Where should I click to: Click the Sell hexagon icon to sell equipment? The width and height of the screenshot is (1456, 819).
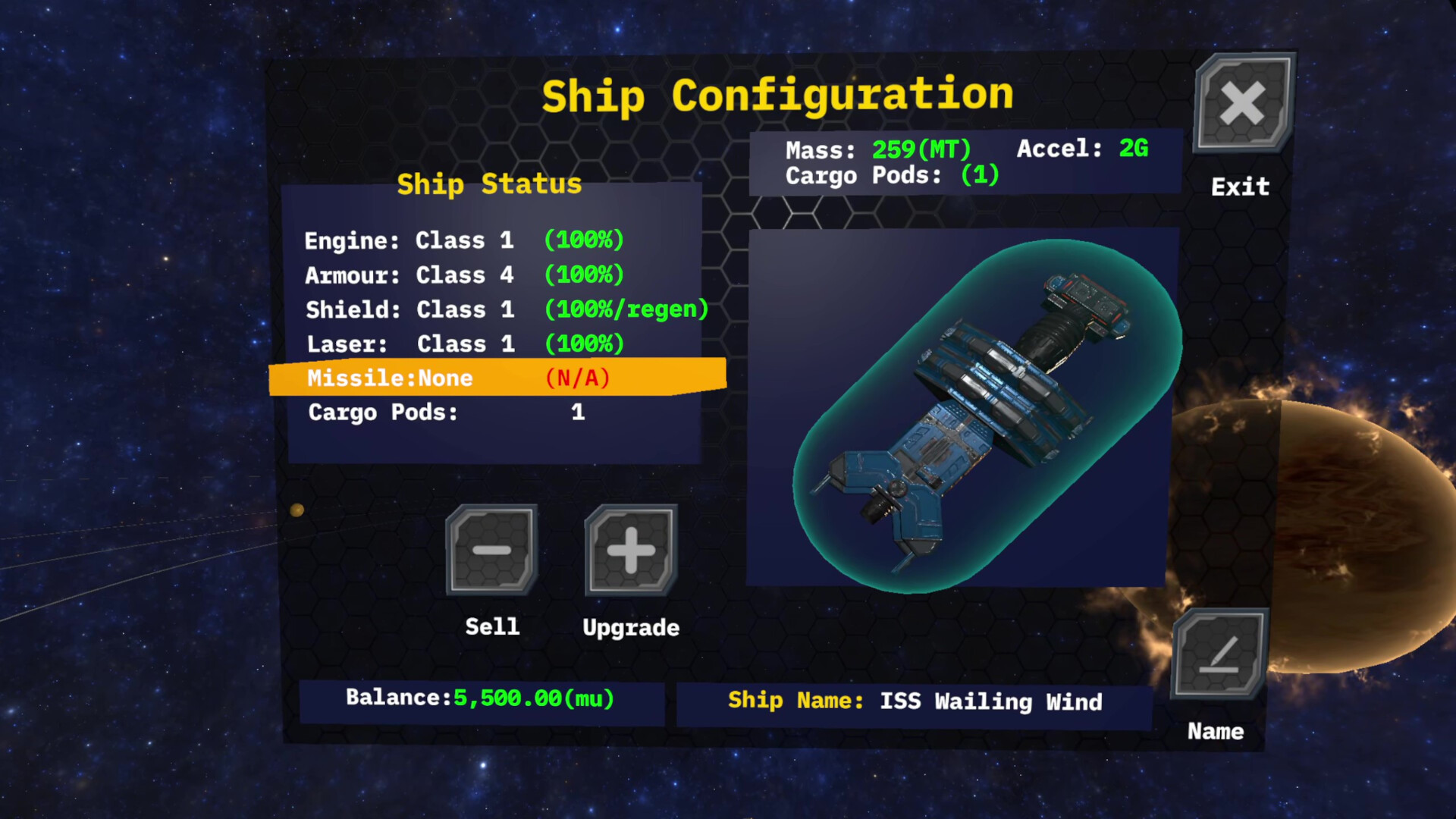click(491, 548)
